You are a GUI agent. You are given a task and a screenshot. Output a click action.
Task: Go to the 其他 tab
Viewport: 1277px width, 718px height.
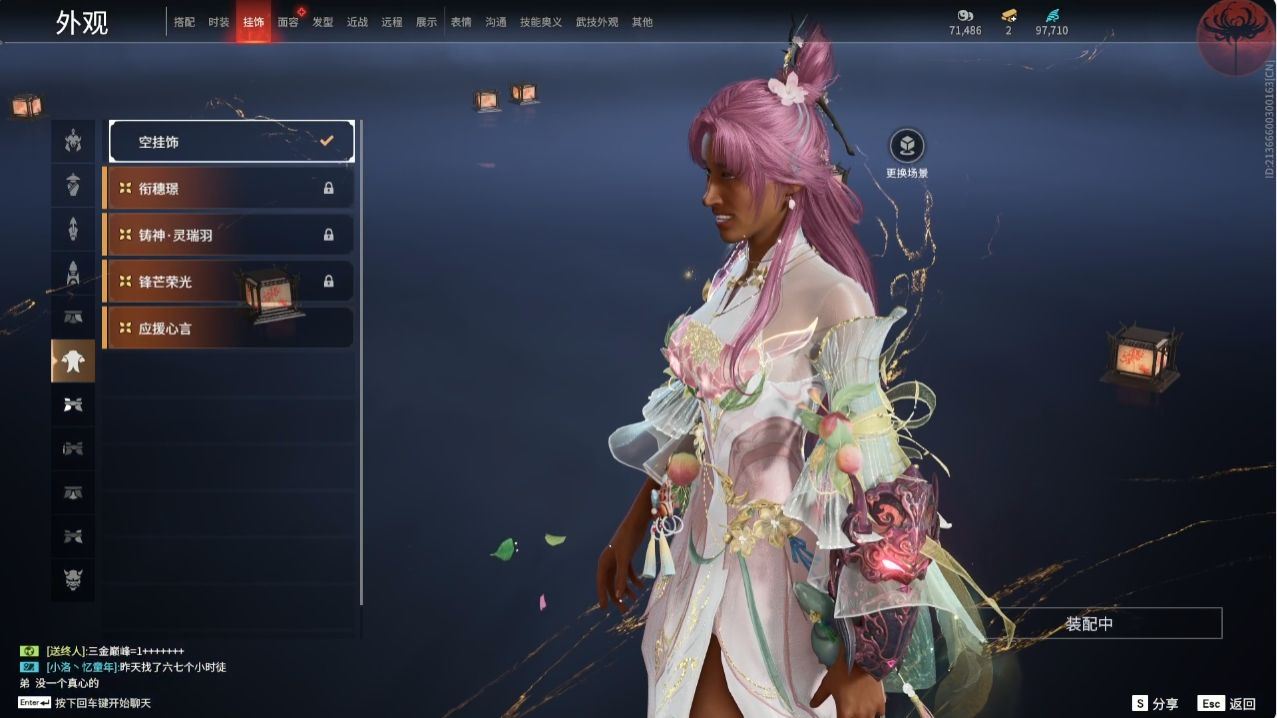point(642,22)
